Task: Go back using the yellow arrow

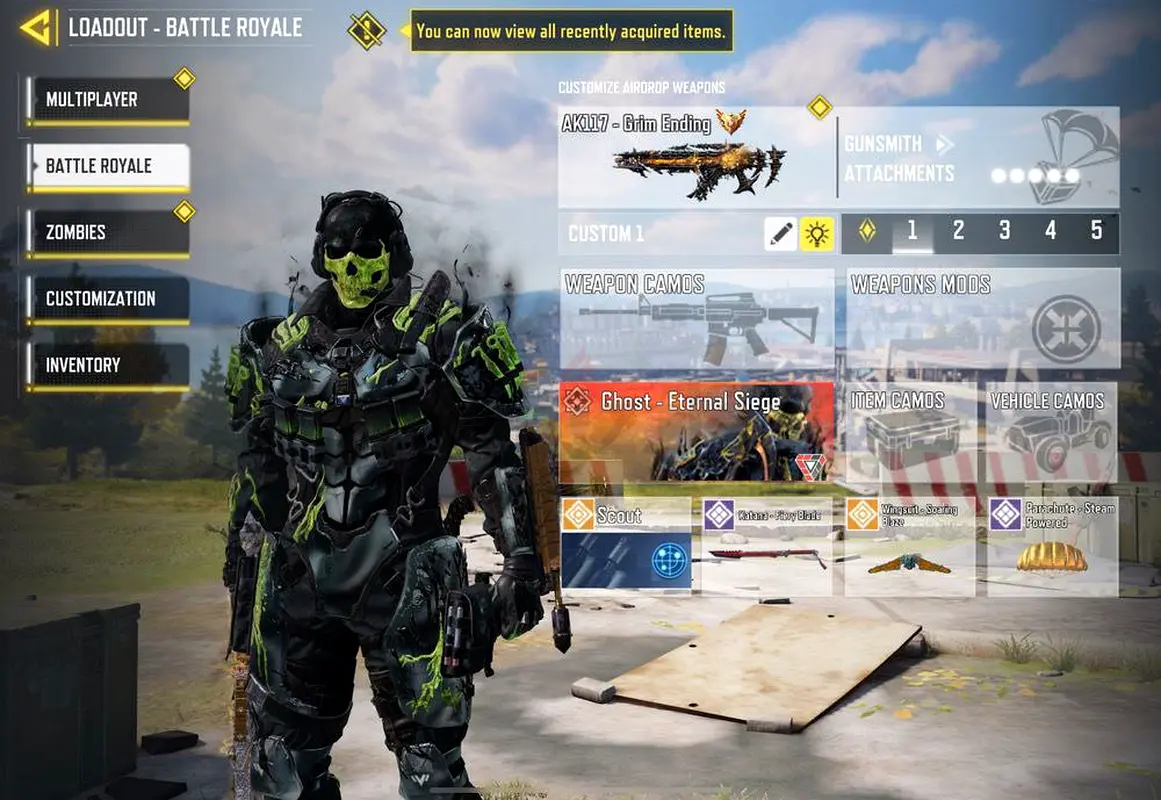Action: [36, 28]
